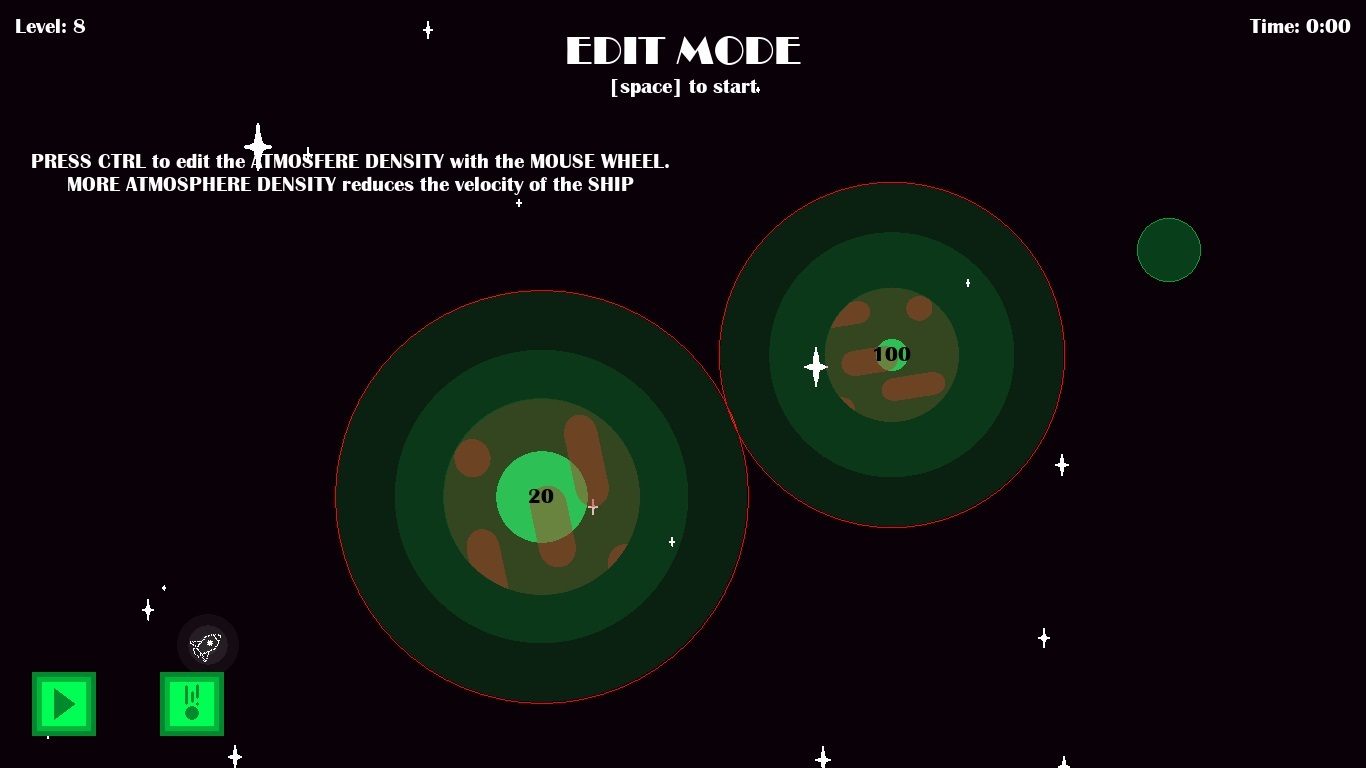Click the red atmosphere ring of right planet
Screen dimensions: 1366x768
coord(890,183)
